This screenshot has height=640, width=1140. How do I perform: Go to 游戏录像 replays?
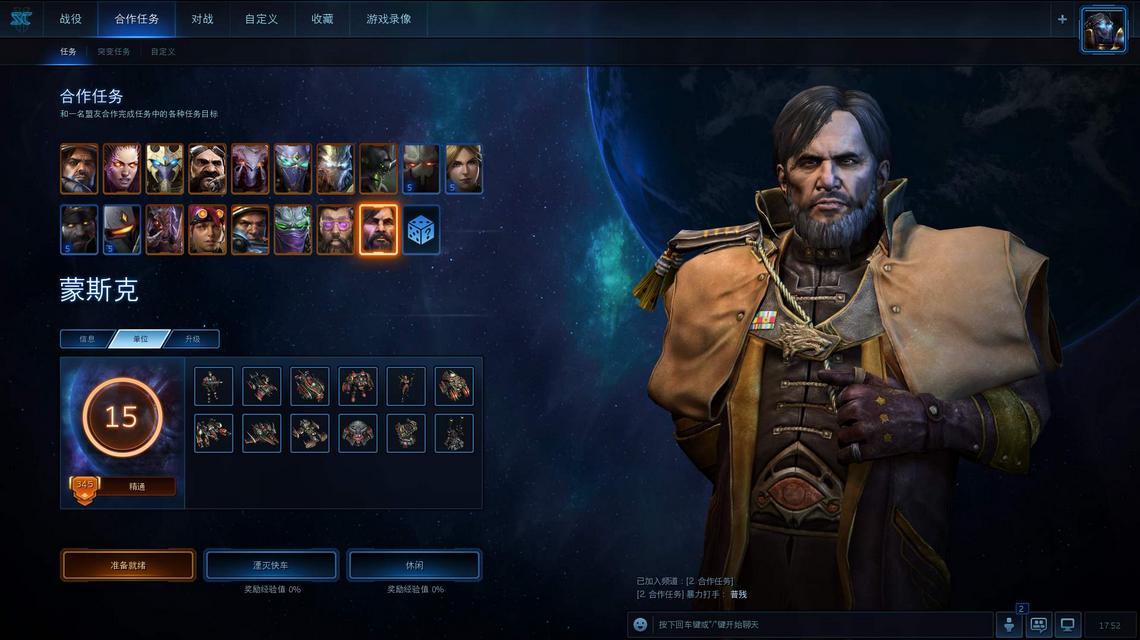pyautogui.click(x=388, y=19)
